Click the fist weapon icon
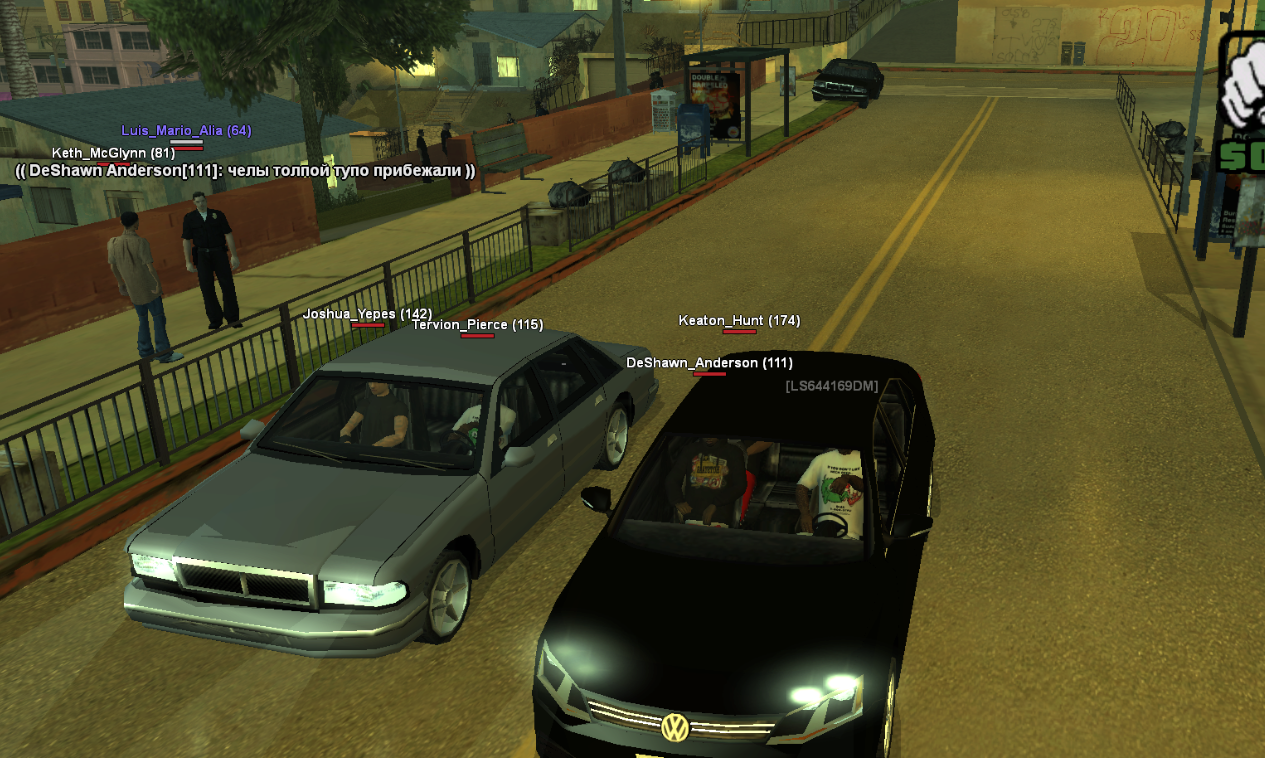Screen dimensions: 1265x758 1243,87
